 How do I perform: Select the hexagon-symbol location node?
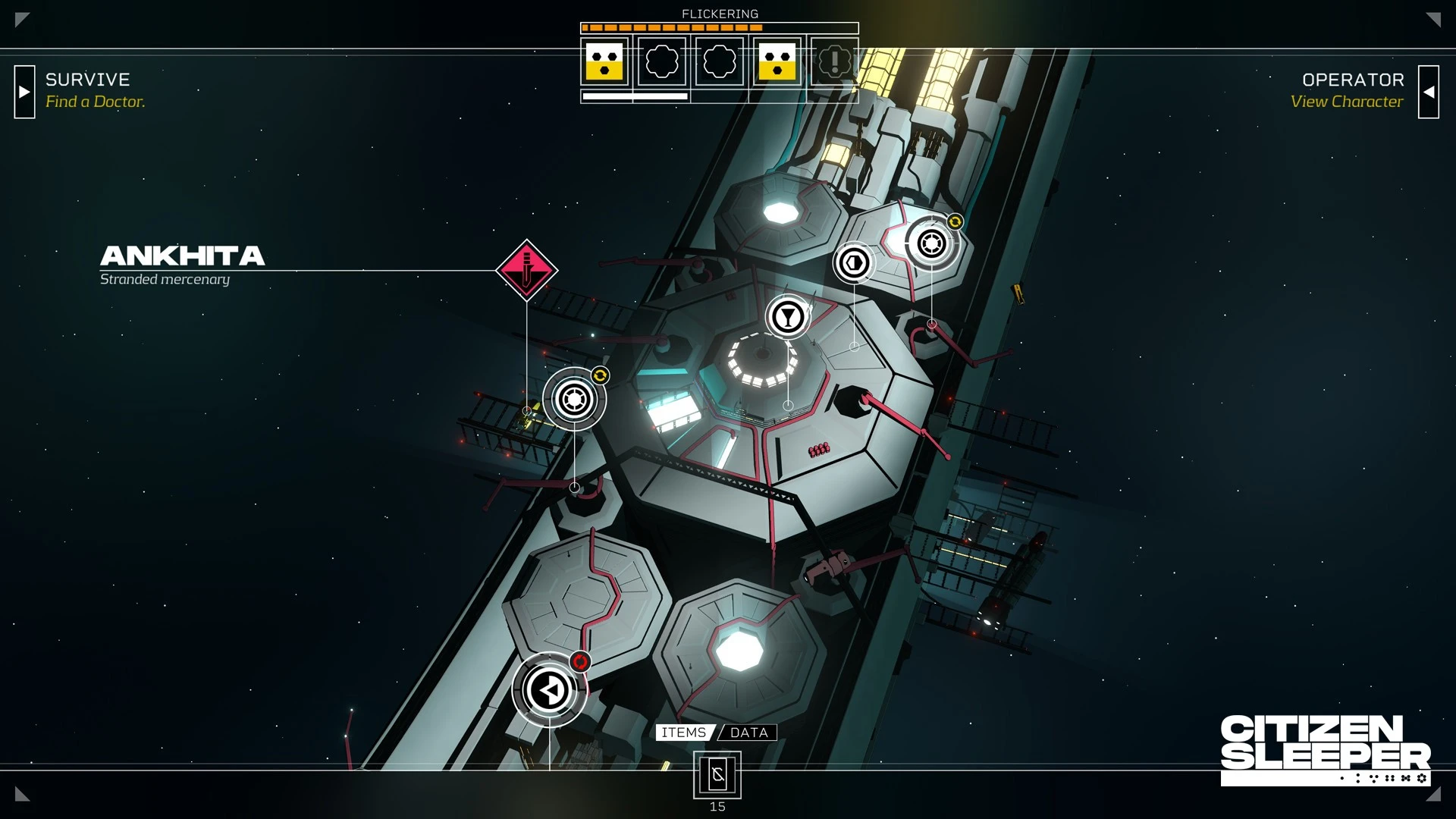[855, 262]
